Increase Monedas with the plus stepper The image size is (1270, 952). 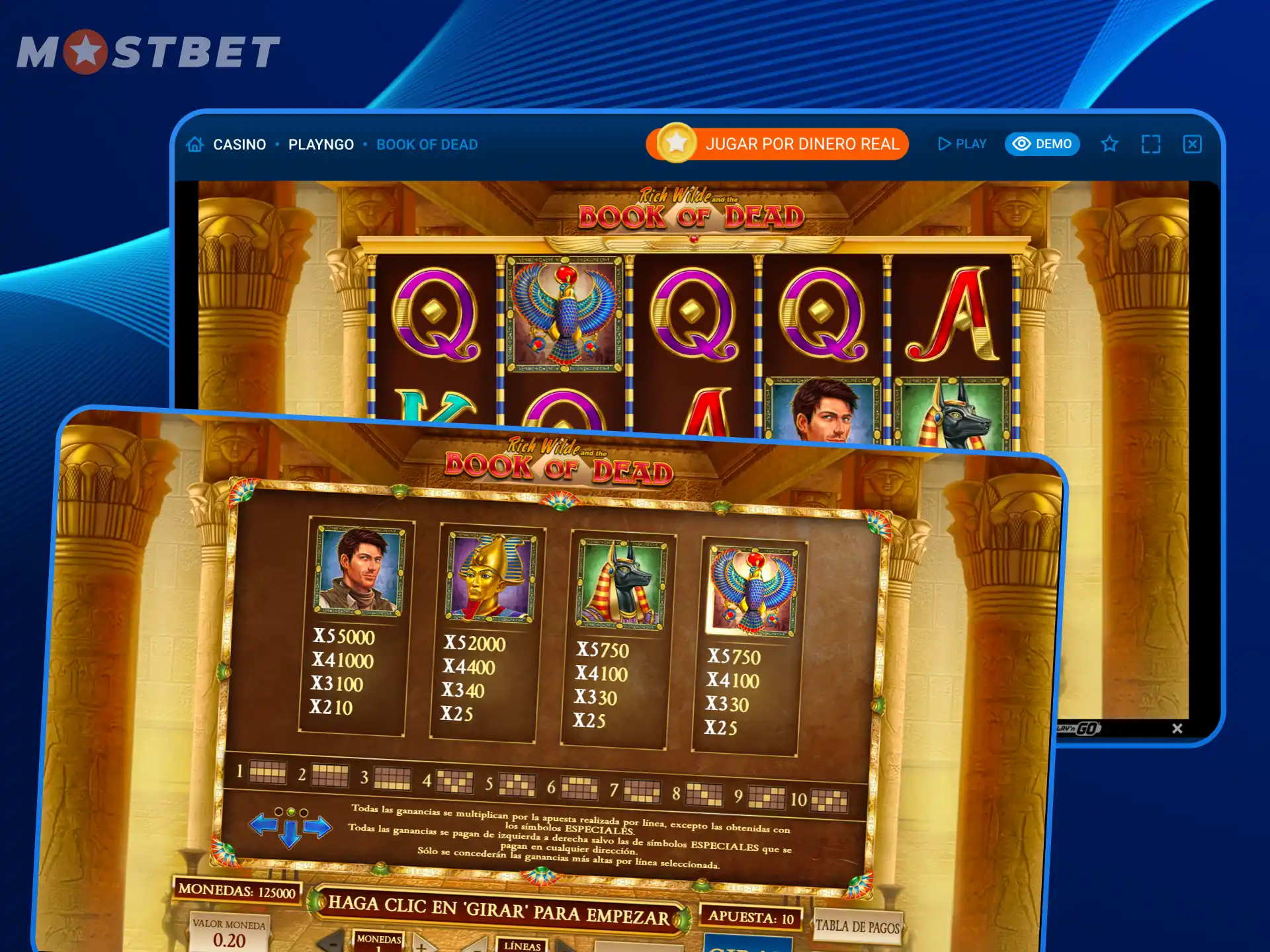click(423, 947)
